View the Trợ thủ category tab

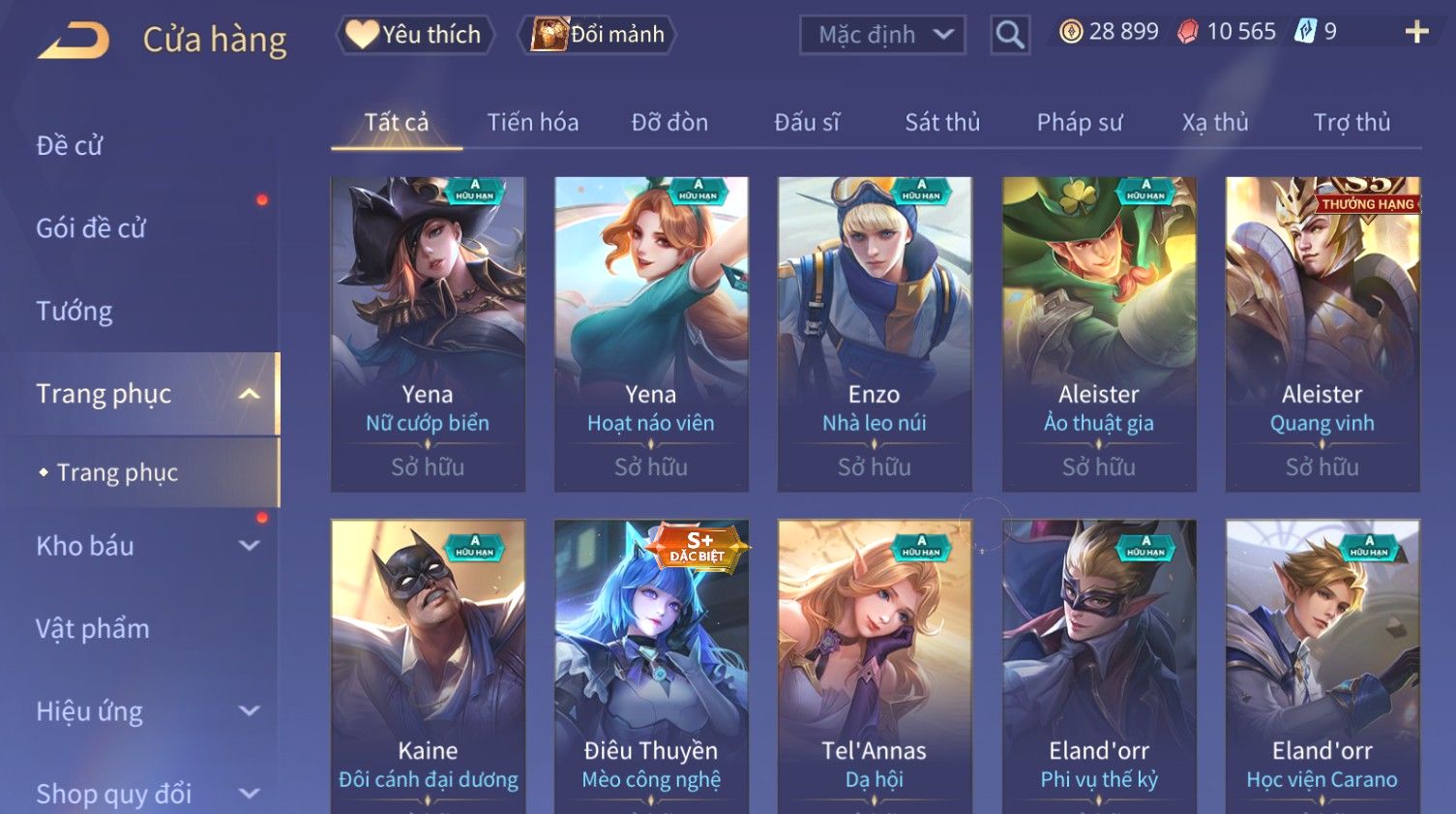[1352, 123]
